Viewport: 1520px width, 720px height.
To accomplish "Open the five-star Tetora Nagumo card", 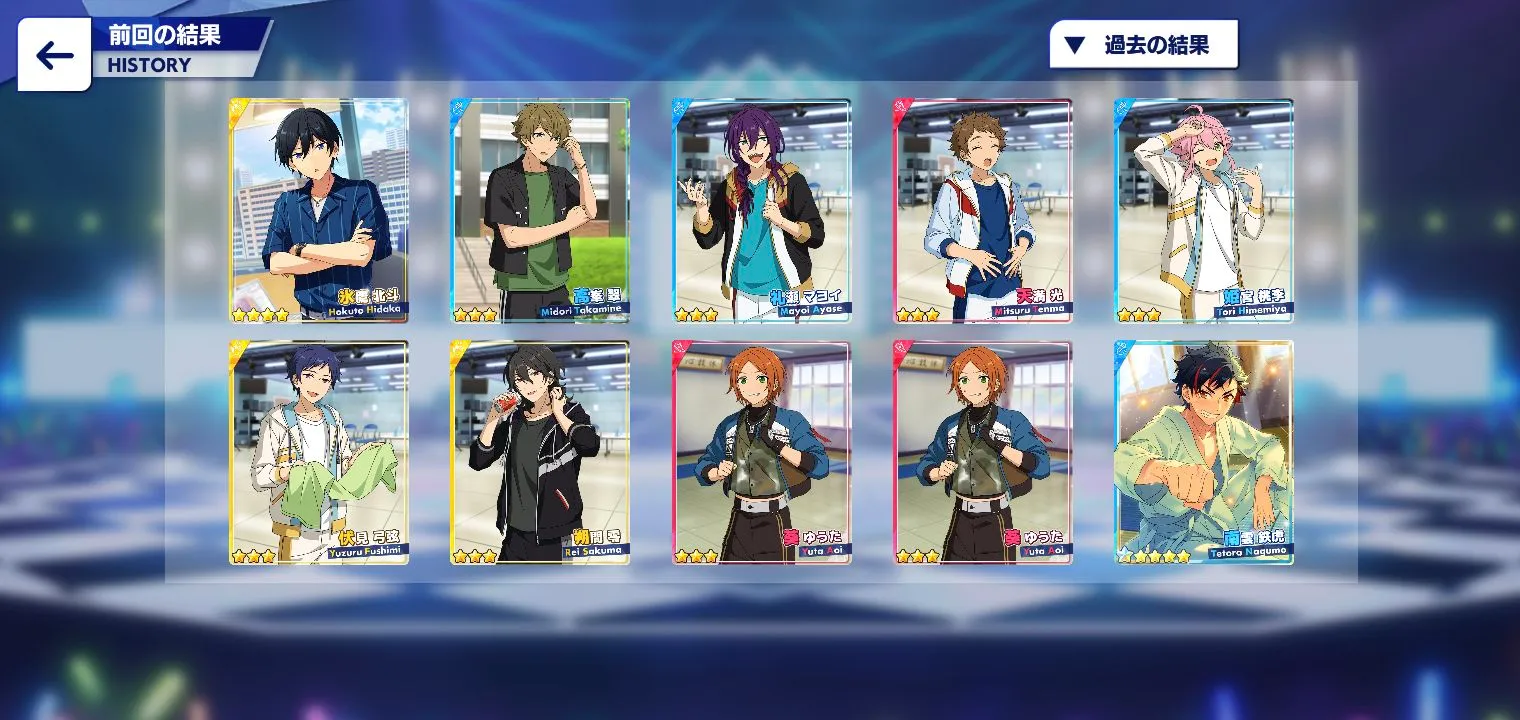I will click(x=1204, y=452).
